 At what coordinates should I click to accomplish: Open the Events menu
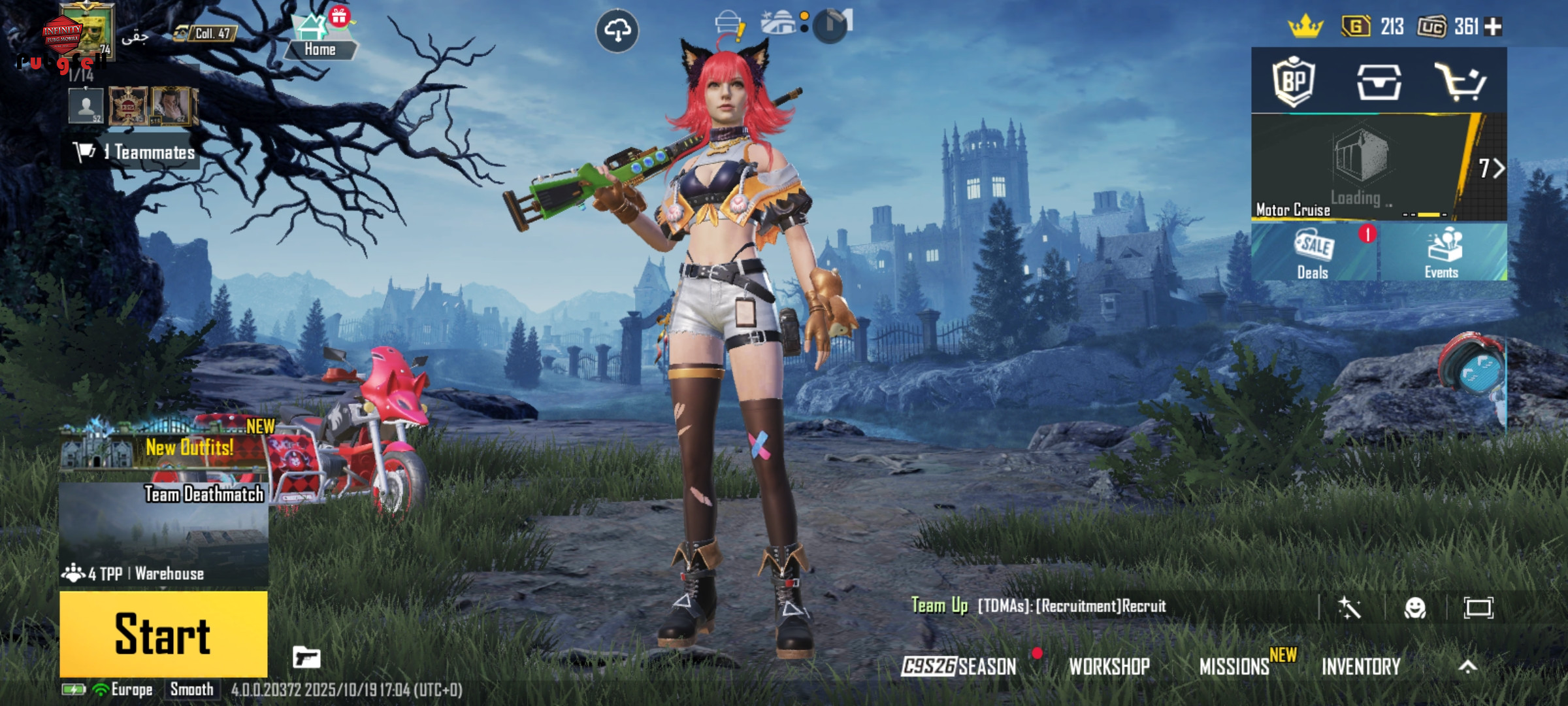point(1443,254)
